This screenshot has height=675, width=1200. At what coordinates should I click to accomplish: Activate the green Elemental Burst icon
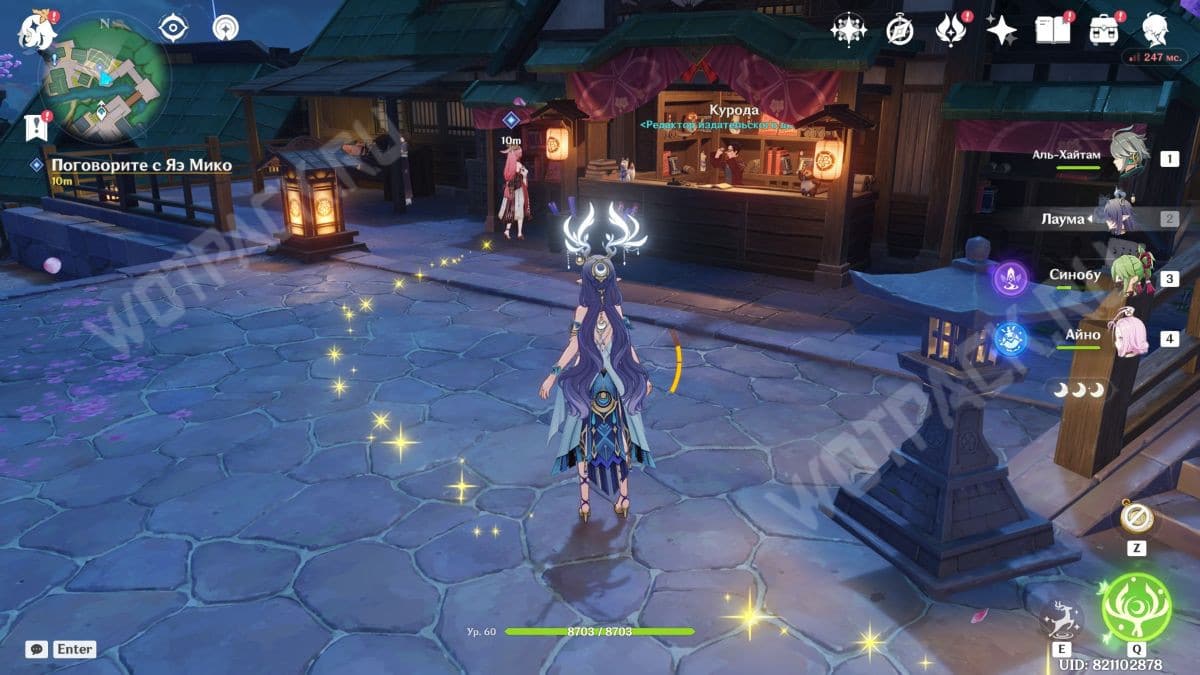pos(1135,607)
